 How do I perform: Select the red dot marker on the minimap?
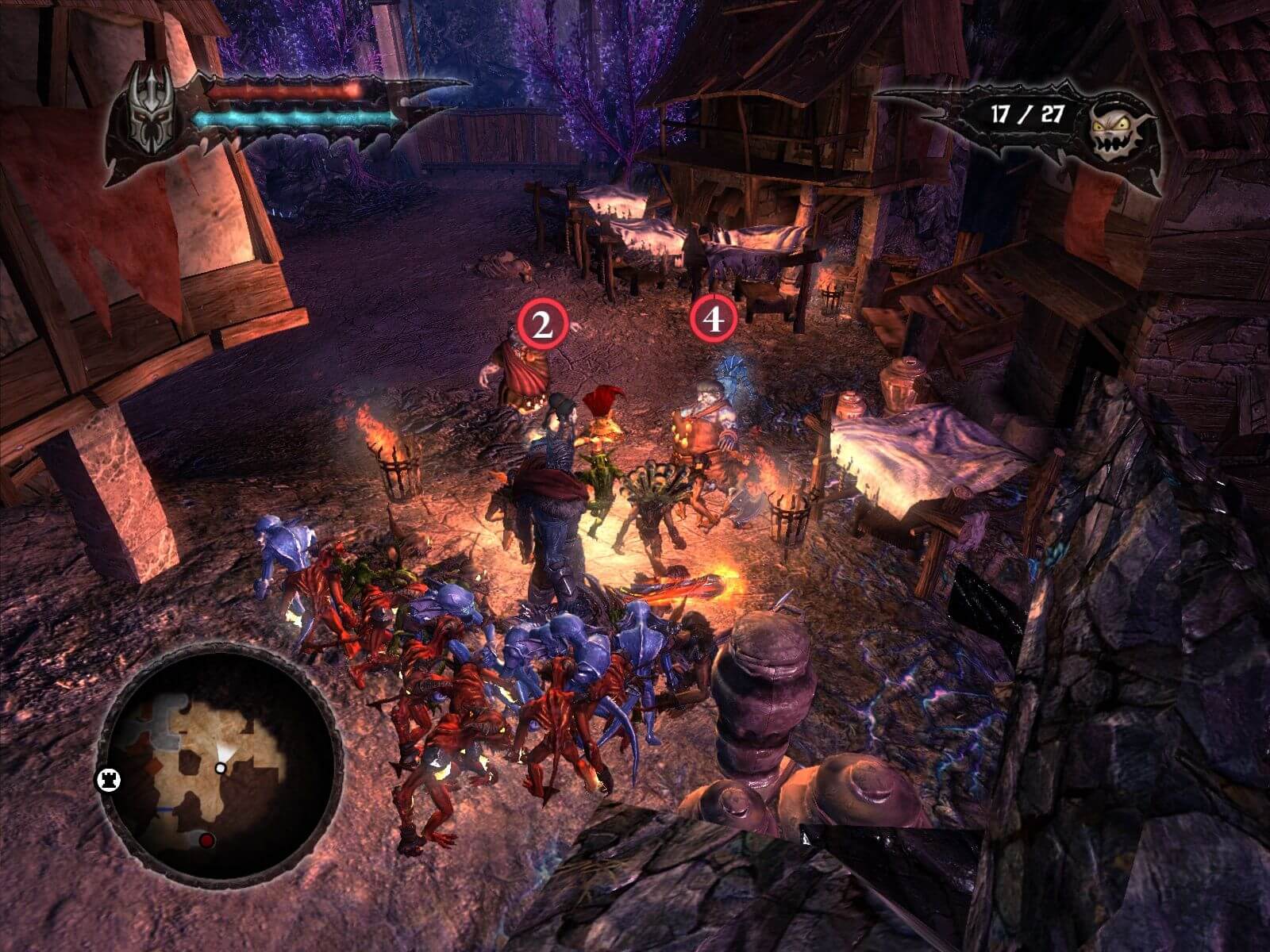pyautogui.click(x=207, y=840)
